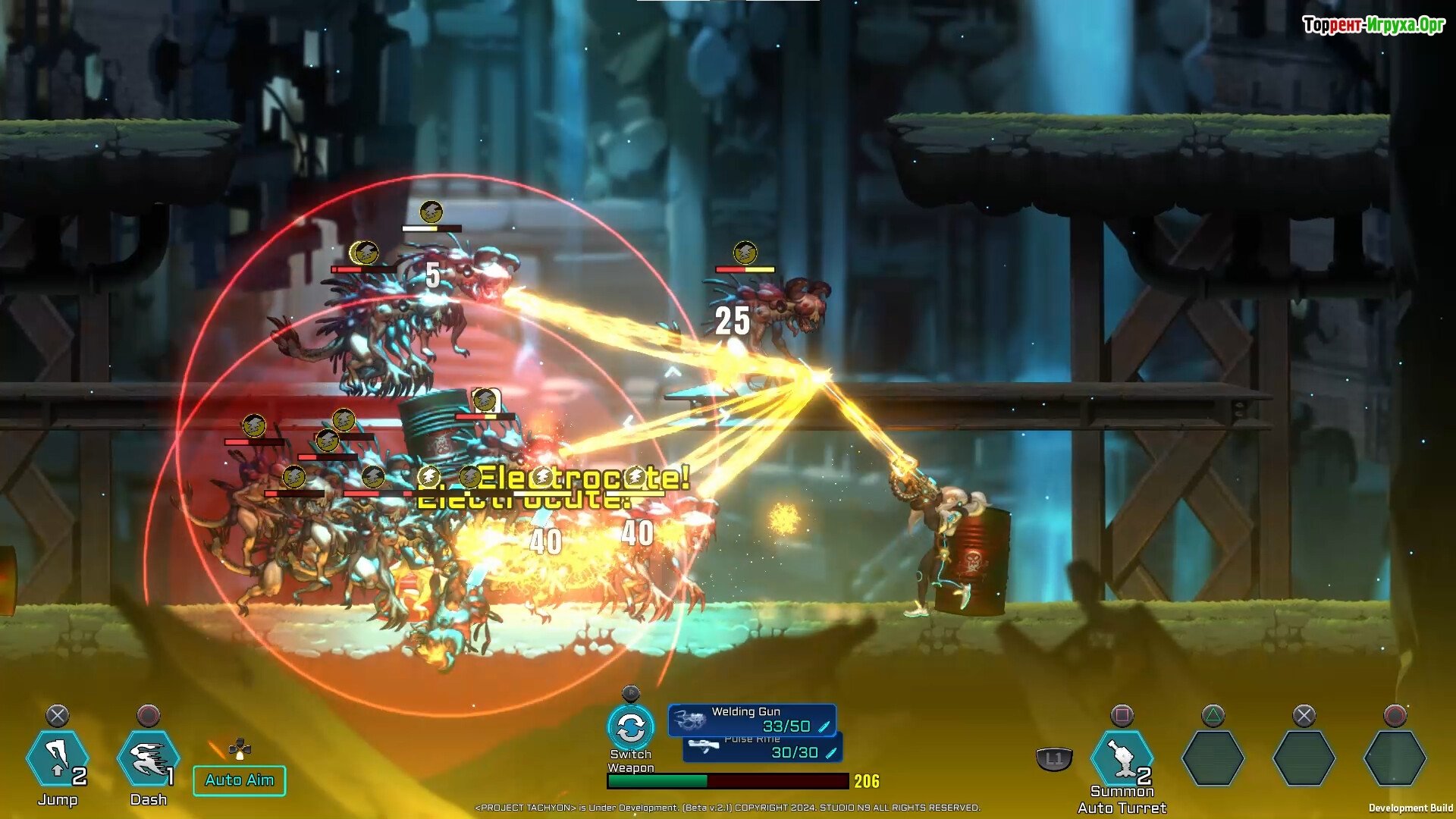Image resolution: width=1456 pixels, height=819 pixels.
Task: Select the Welding Gun weapon panel
Action: pos(752,720)
